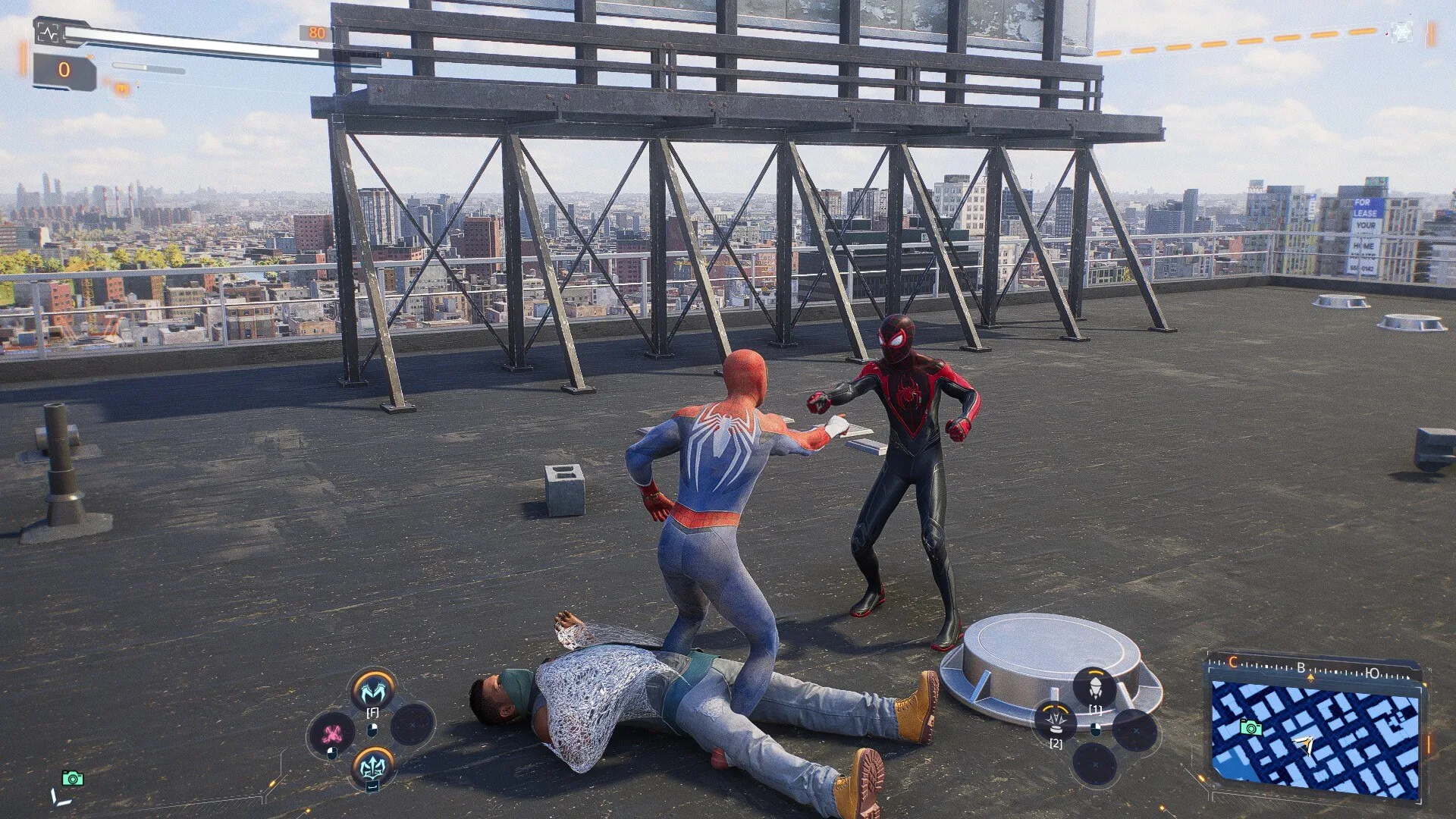
Task: Choose the burst gadget marked 2
Action: (1055, 719)
